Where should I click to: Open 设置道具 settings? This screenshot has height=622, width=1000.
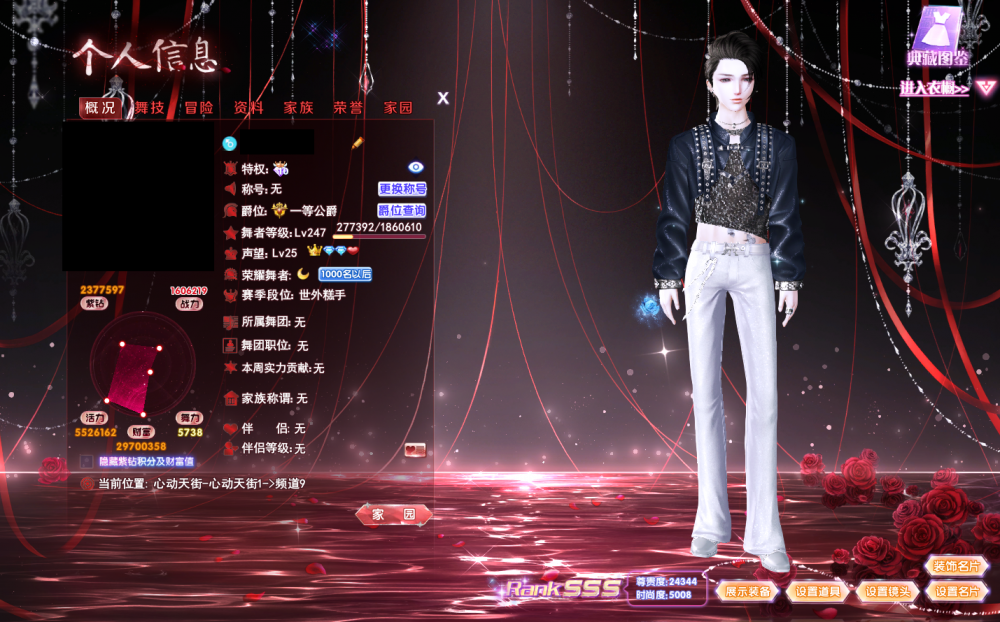pos(817,592)
